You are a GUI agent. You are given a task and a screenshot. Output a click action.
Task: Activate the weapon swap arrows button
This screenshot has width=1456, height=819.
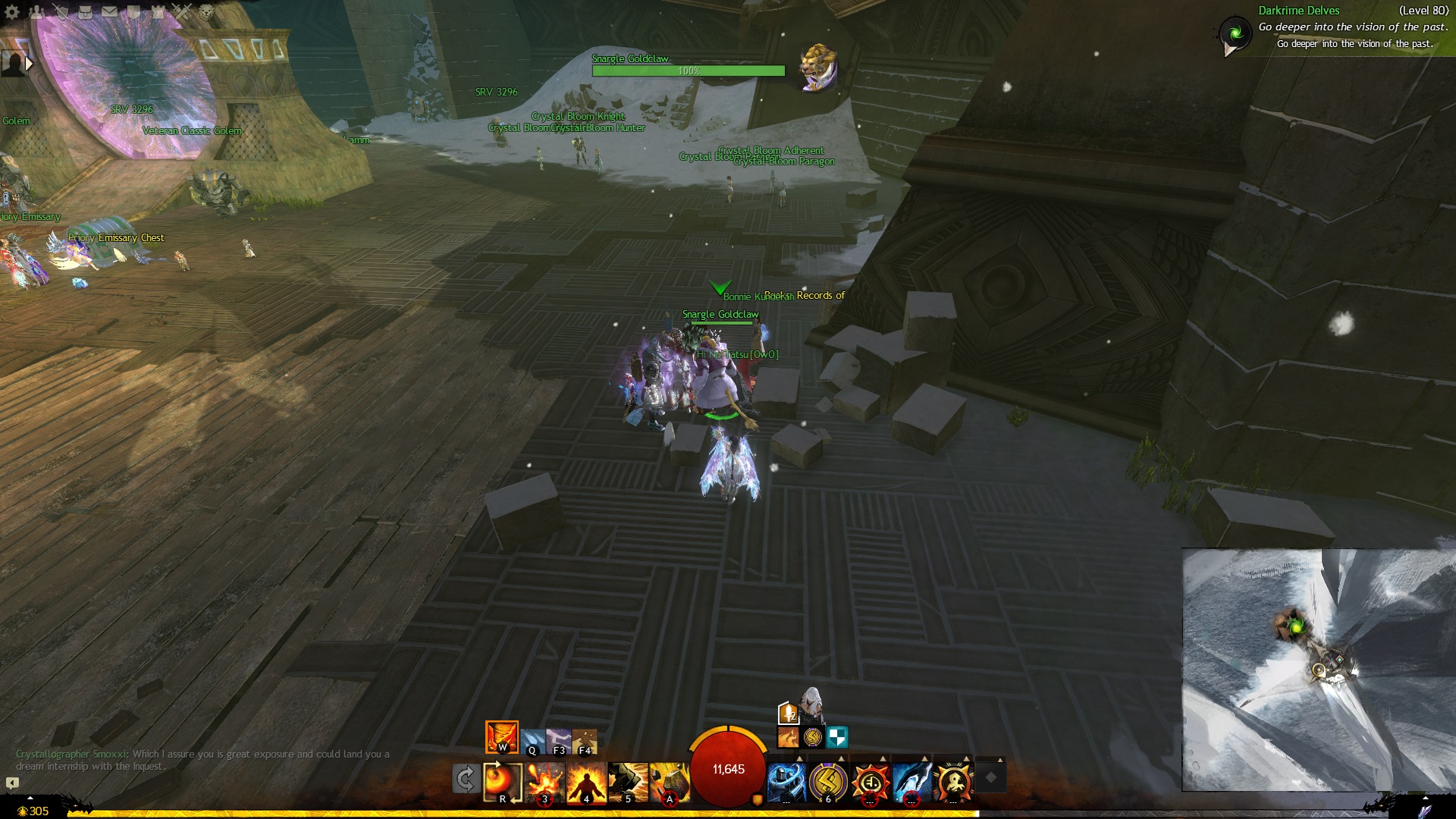[x=465, y=779]
